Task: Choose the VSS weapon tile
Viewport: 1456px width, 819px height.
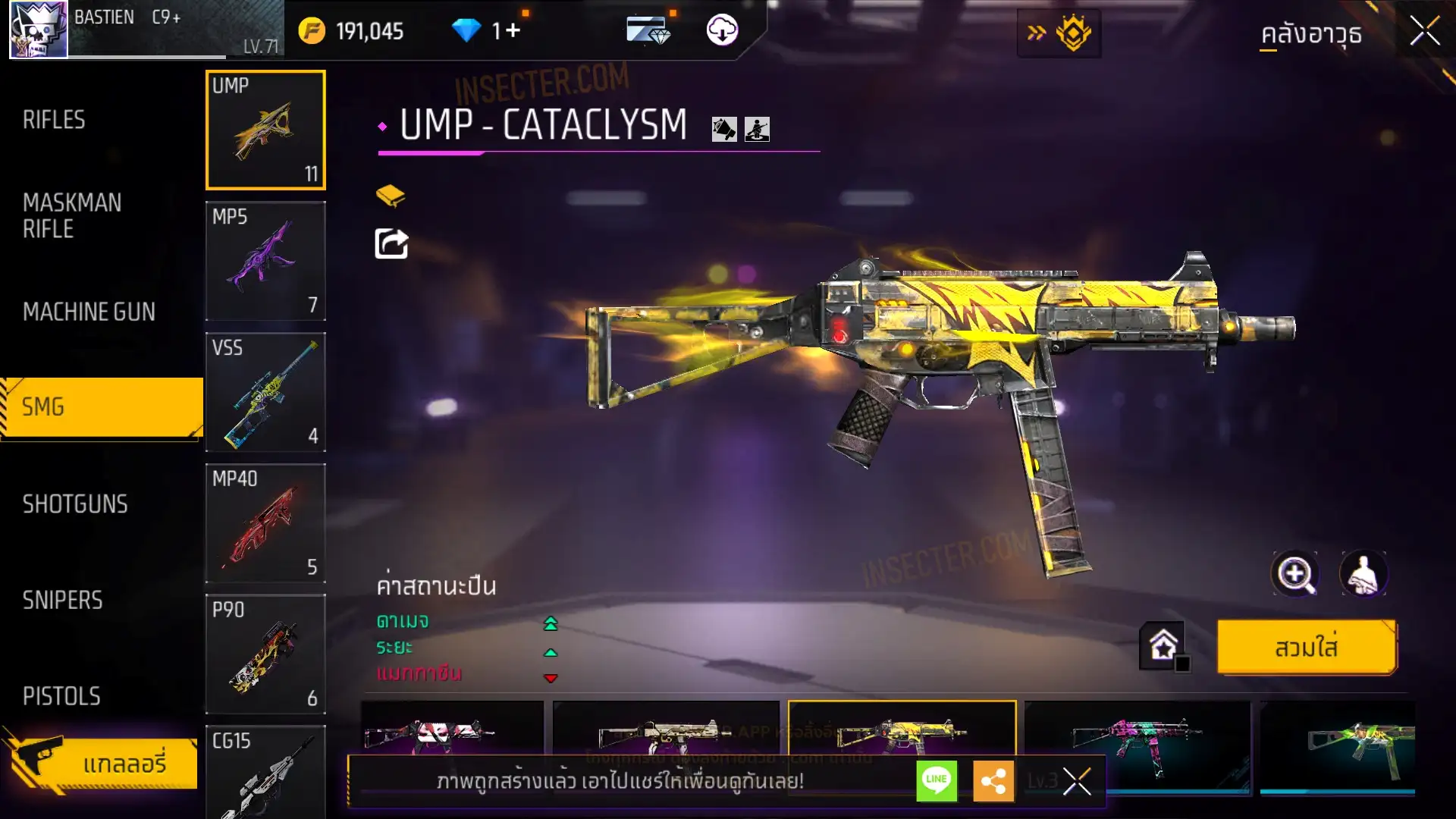Action: (265, 392)
